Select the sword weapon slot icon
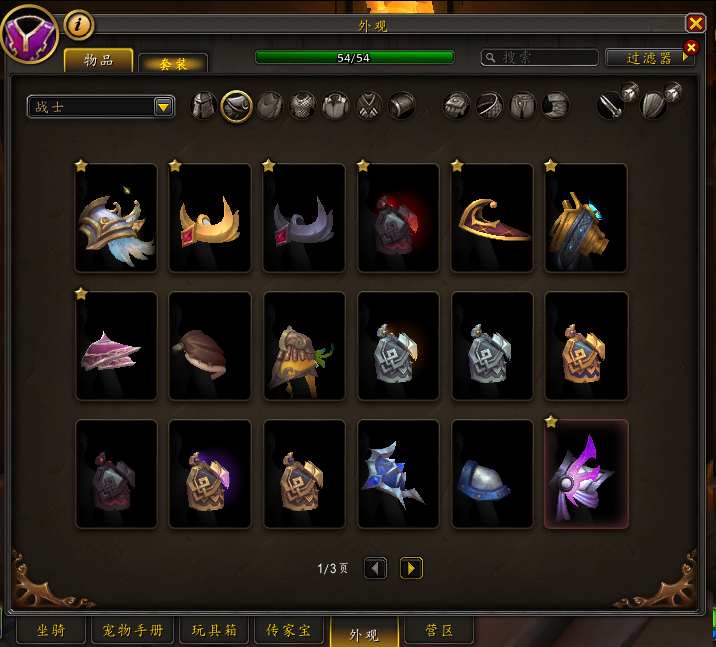 (x=611, y=105)
